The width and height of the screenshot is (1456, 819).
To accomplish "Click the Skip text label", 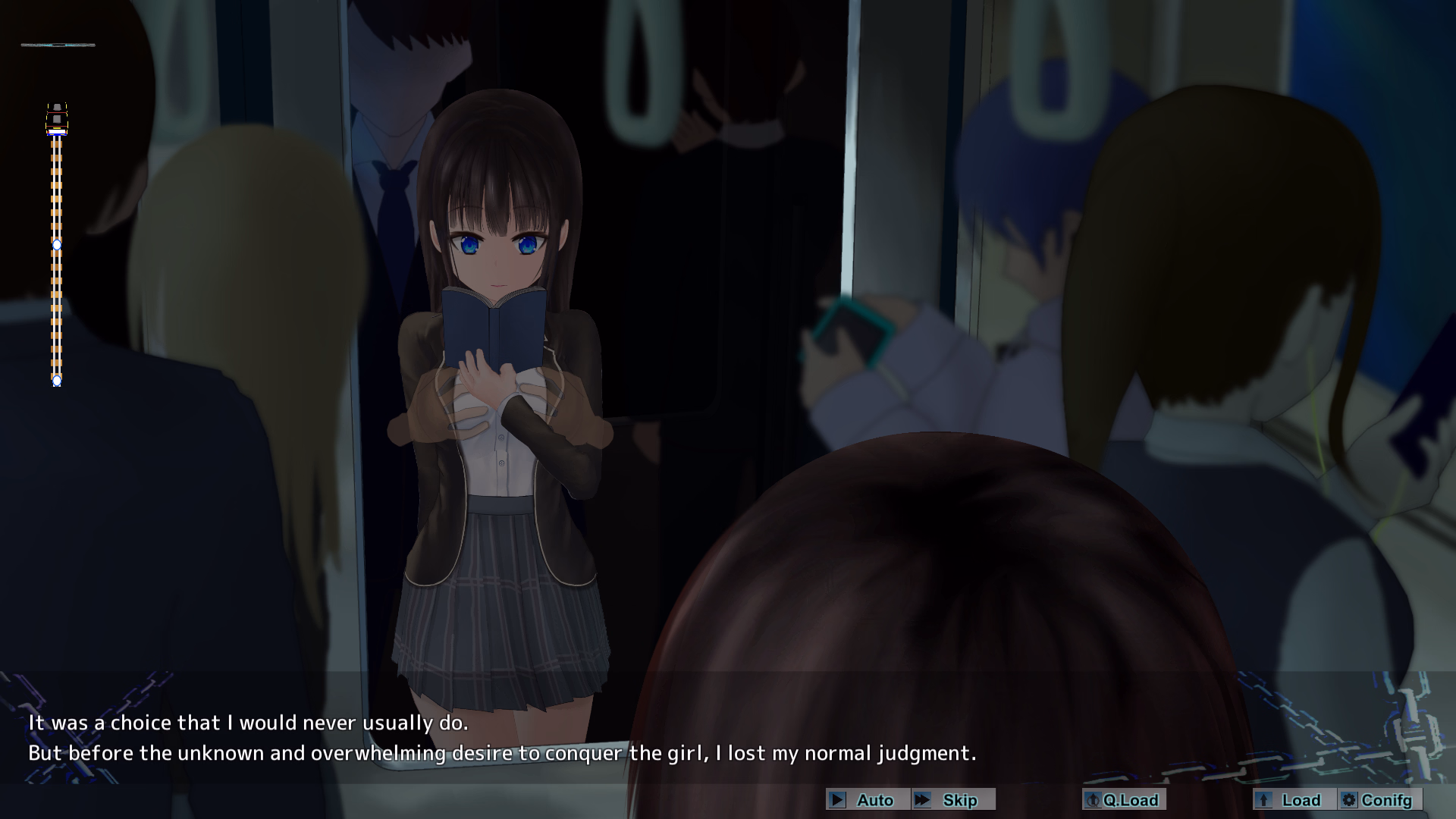I will tap(961, 800).
